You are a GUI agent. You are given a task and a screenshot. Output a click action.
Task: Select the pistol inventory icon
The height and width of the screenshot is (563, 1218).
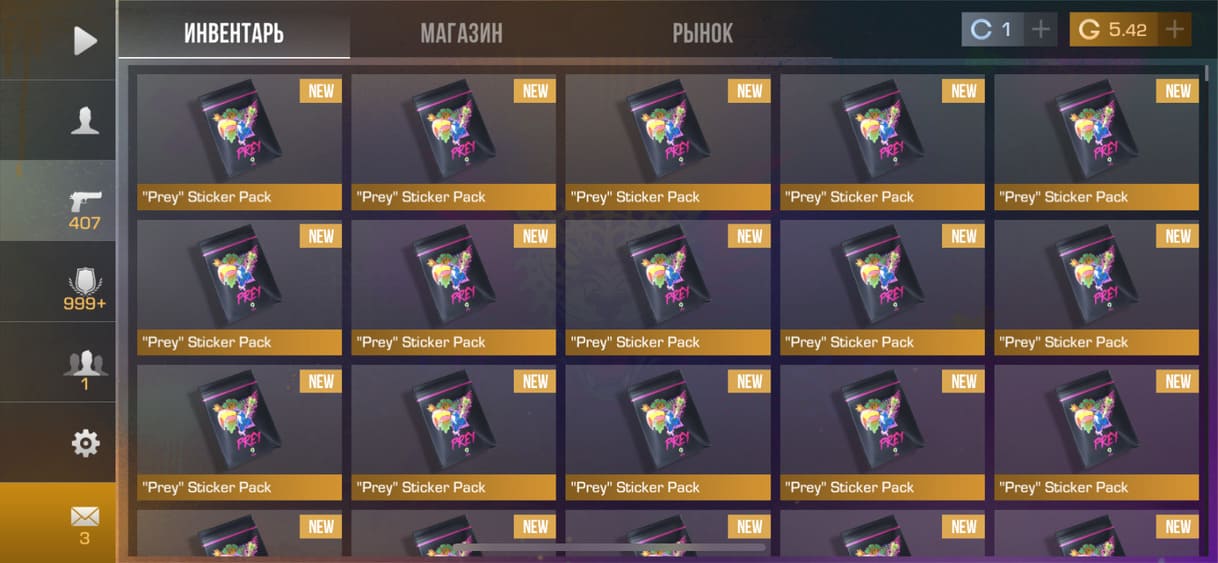point(85,202)
